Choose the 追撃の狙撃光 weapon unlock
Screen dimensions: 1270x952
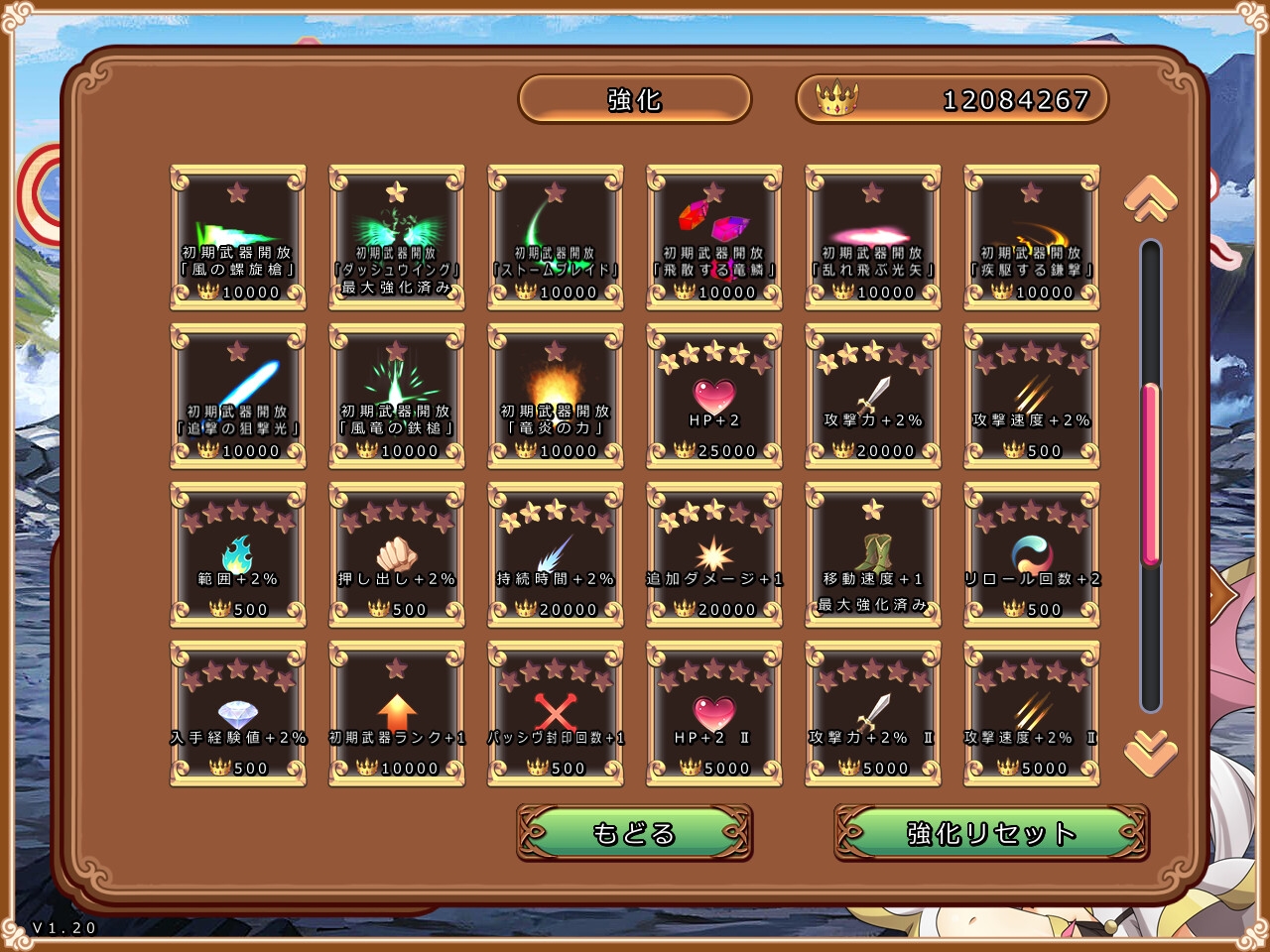pos(238,397)
